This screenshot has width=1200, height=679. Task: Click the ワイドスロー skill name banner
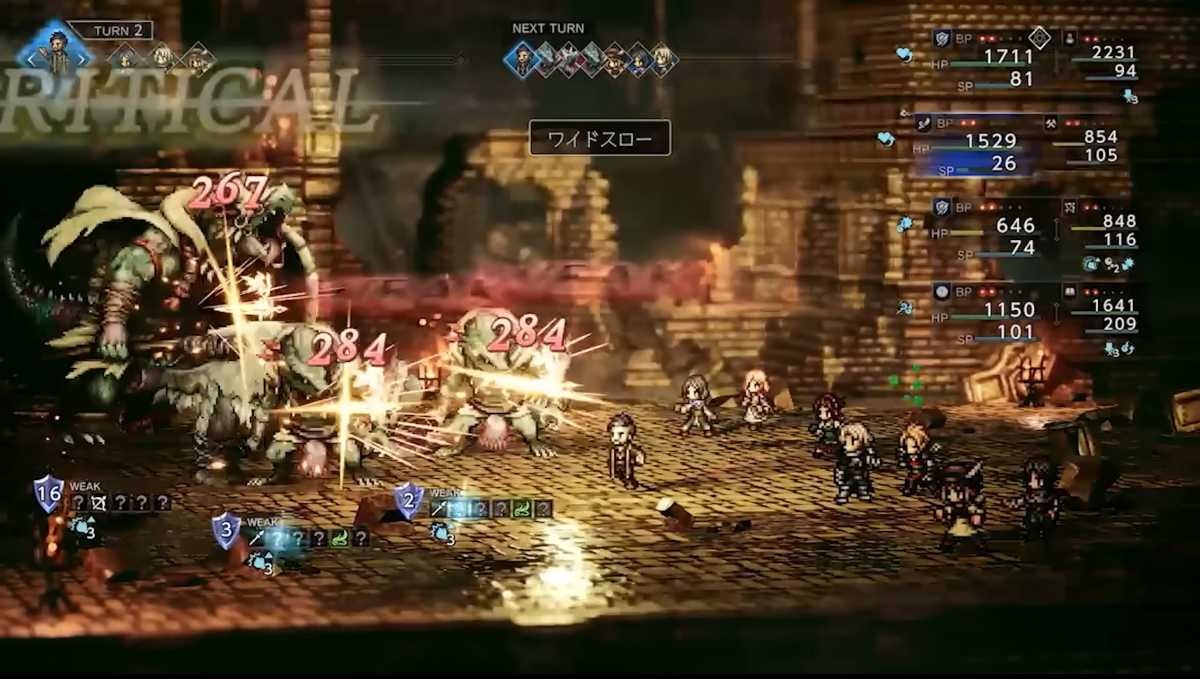point(599,137)
